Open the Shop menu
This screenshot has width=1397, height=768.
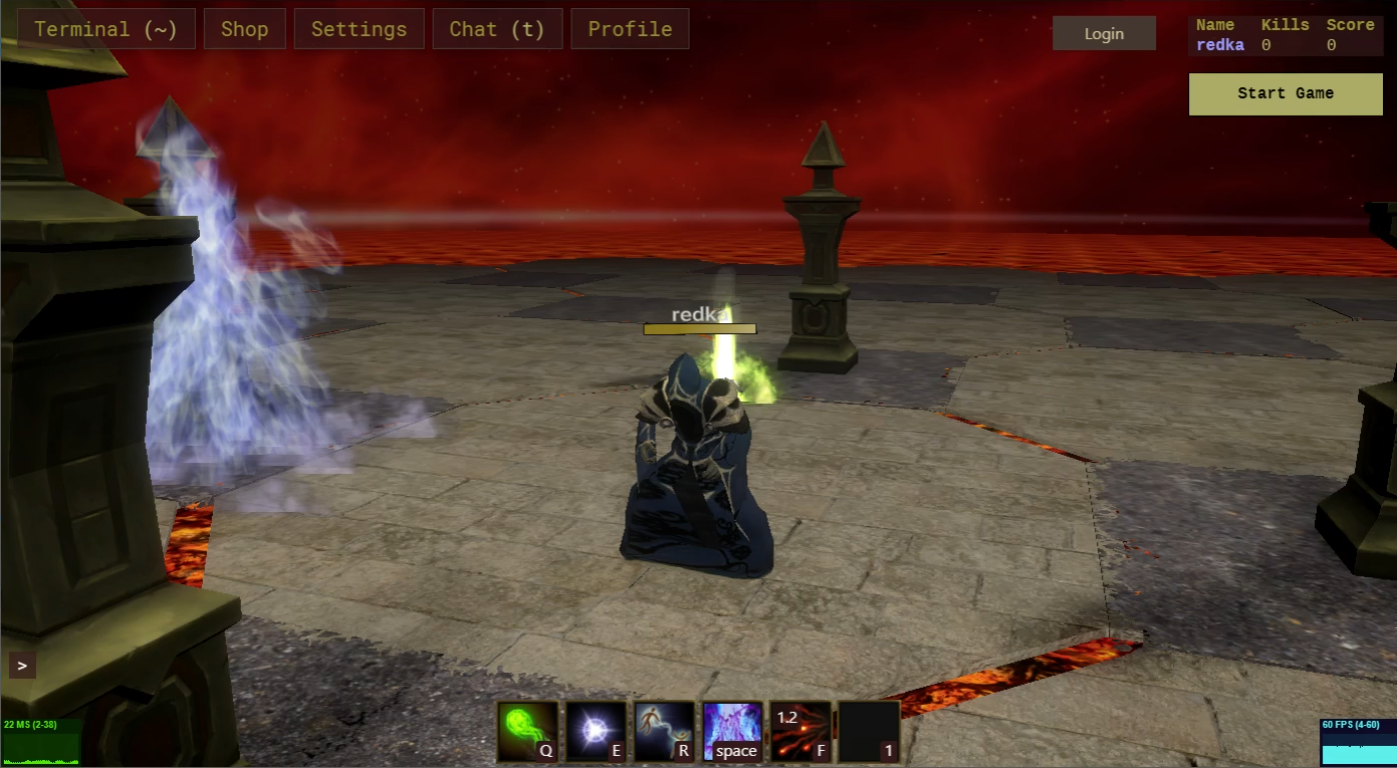click(x=244, y=28)
